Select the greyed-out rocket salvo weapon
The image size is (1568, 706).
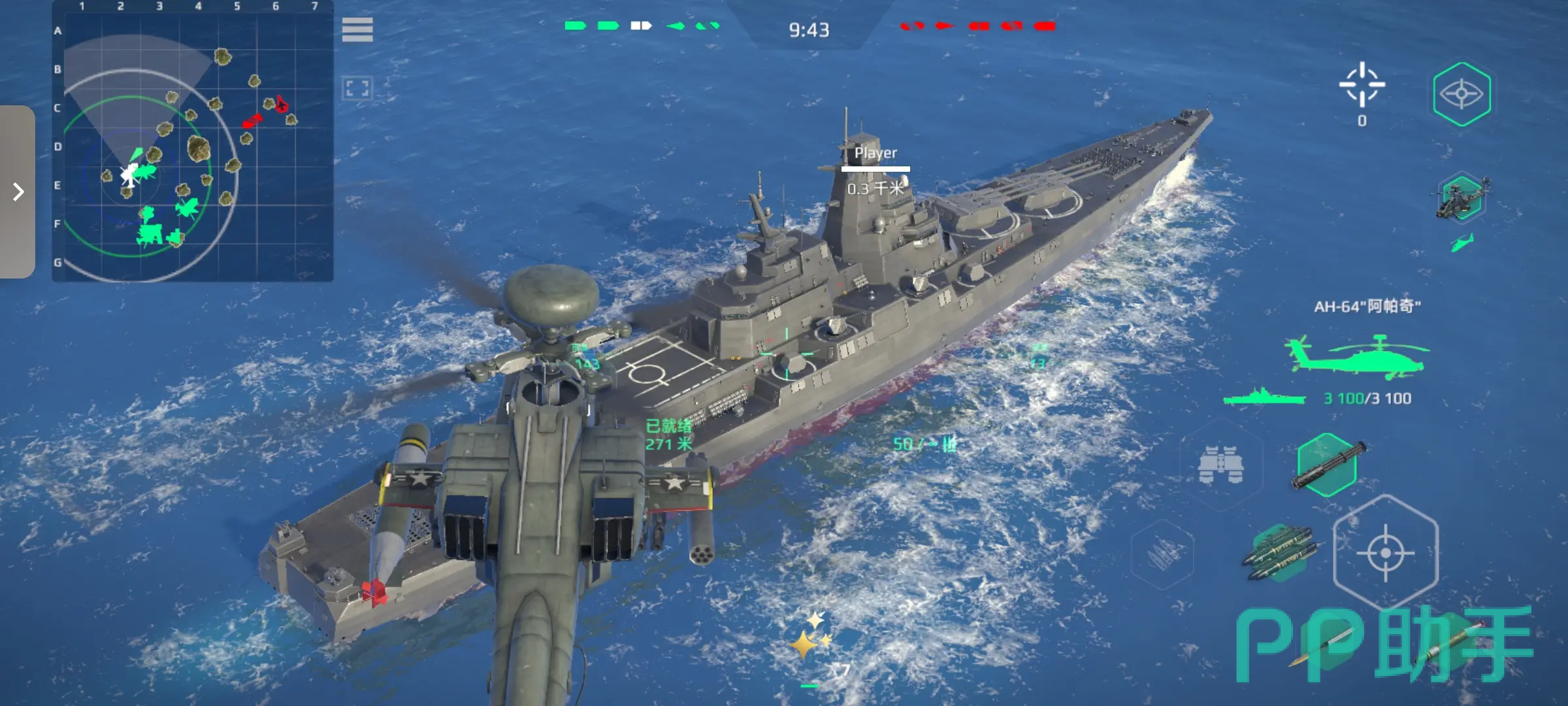[1162, 554]
